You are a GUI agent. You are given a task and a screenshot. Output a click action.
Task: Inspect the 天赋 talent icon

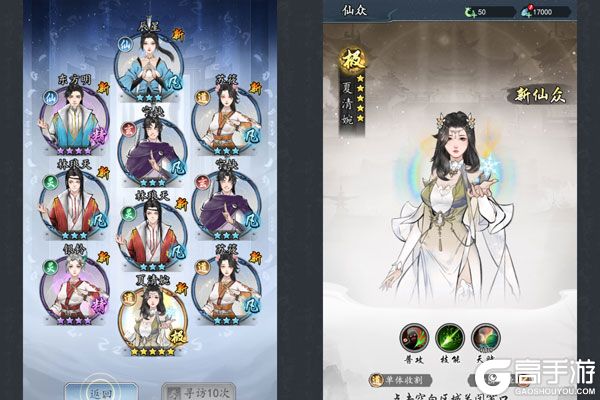(x=486, y=339)
